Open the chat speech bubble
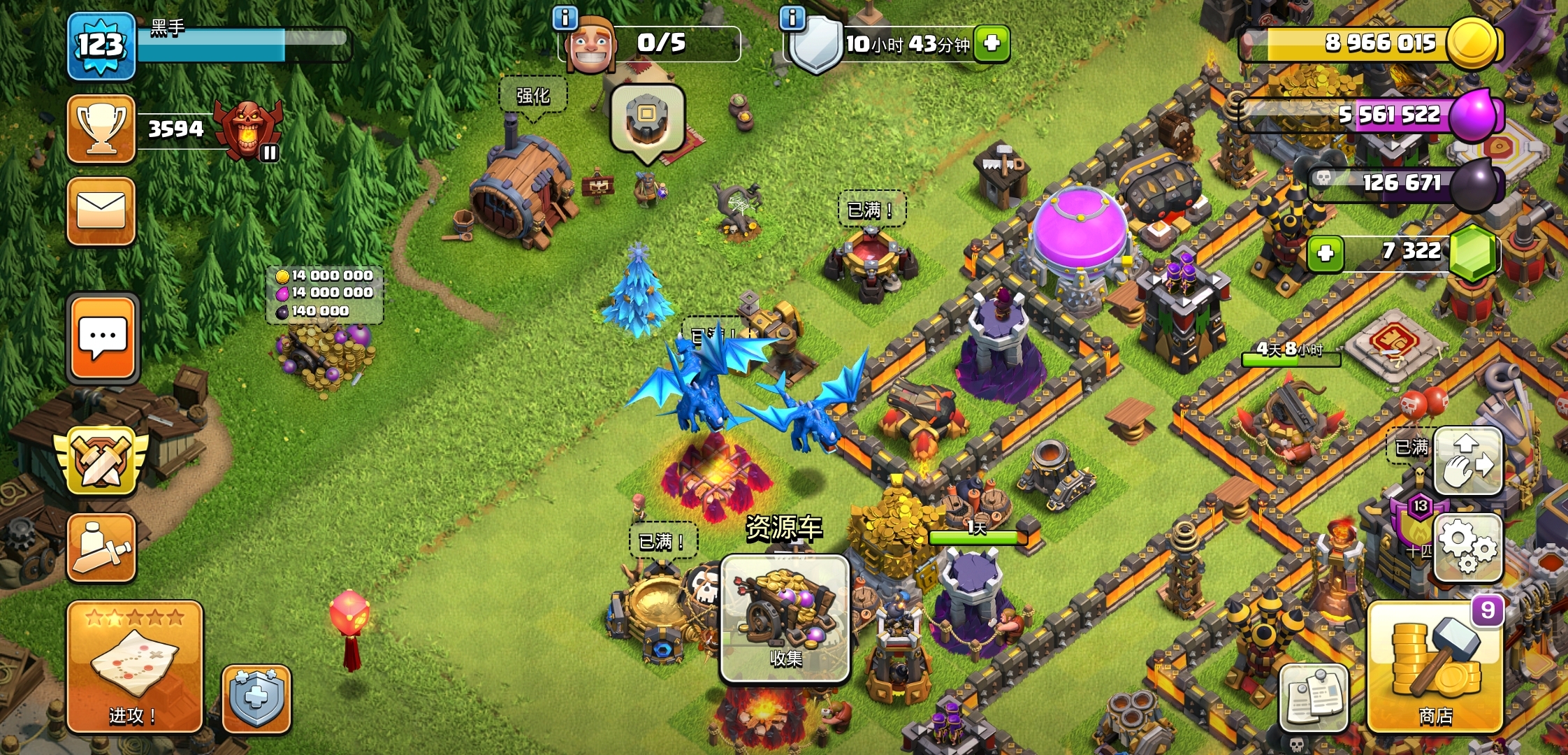 point(103,338)
